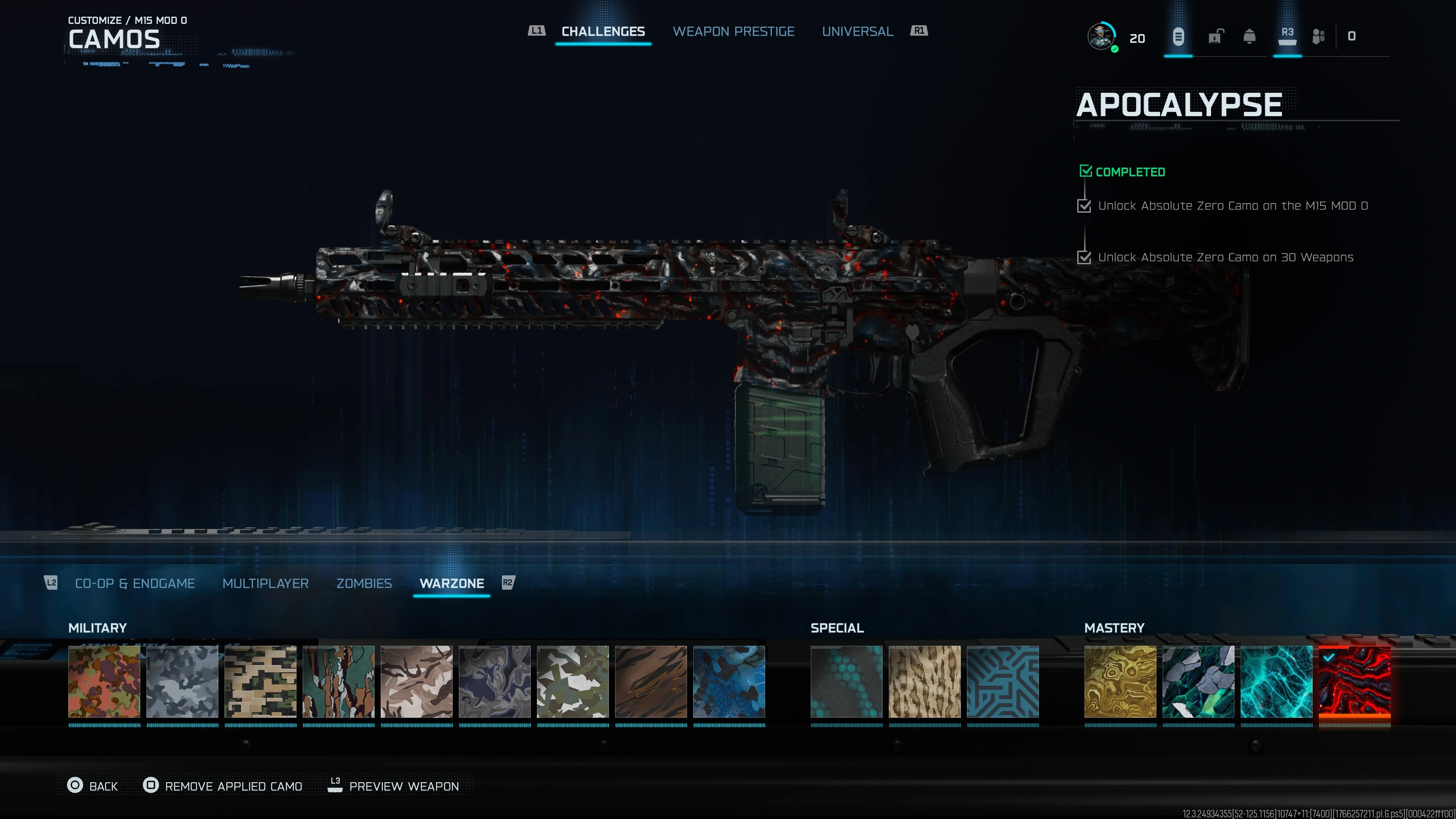1456x819 pixels.
Task: Select the gold swirl mastery camo thumbnail
Action: pyautogui.click(x=1121, y=682)
